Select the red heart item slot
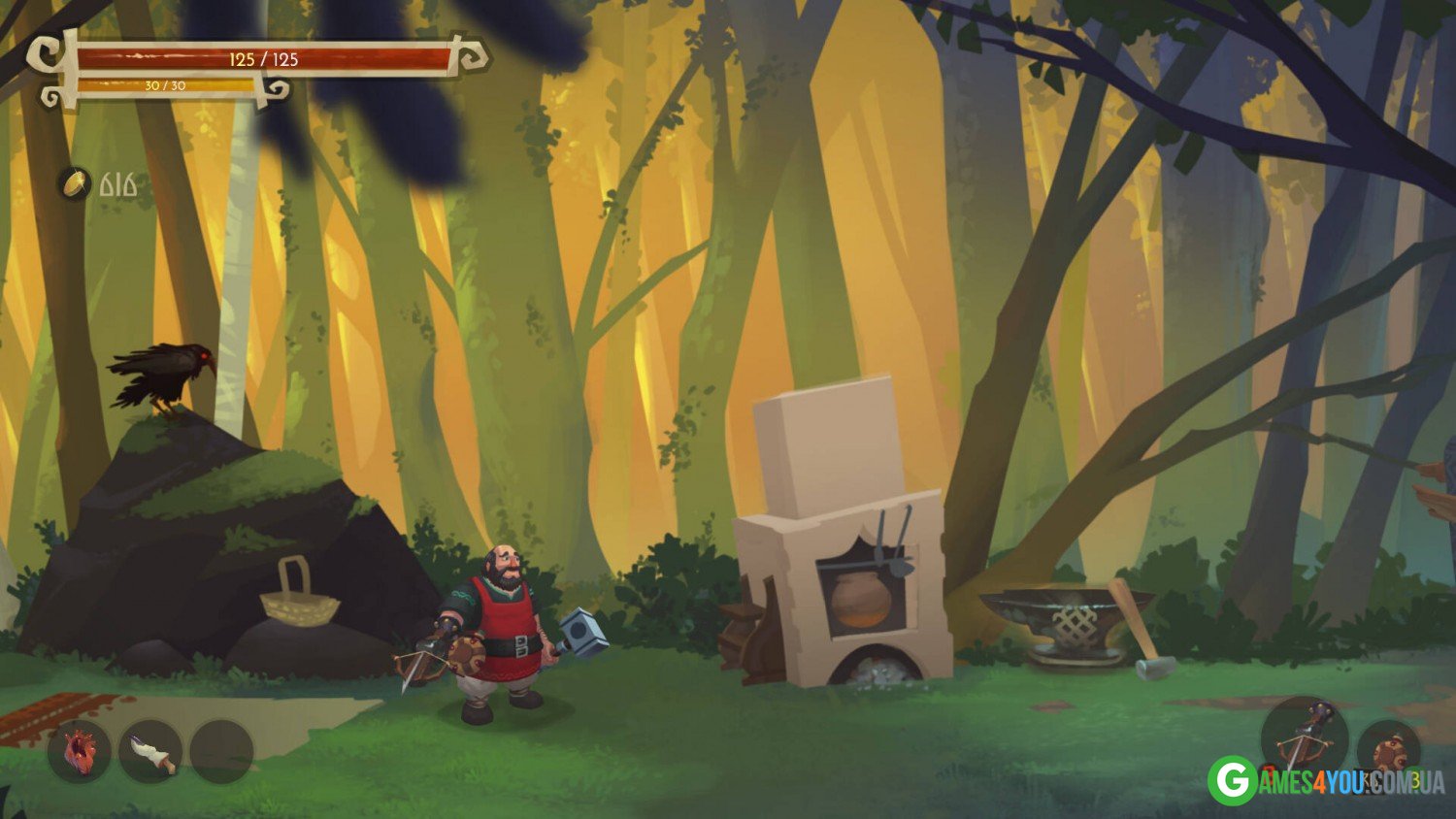Screen dimensions: 1456x819 (x=80, y=752)
